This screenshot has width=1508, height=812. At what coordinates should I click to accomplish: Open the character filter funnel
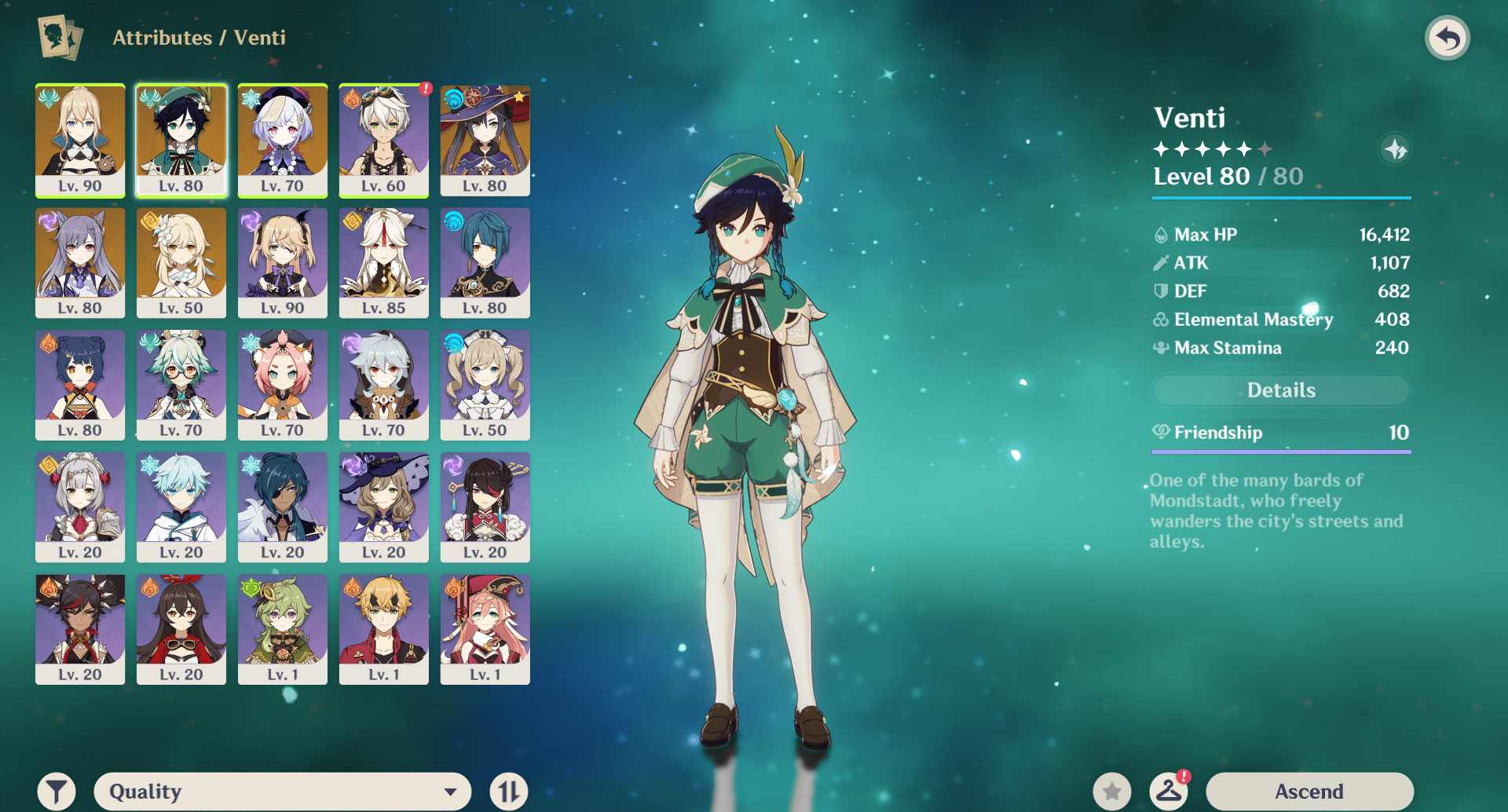pos(57,791)
